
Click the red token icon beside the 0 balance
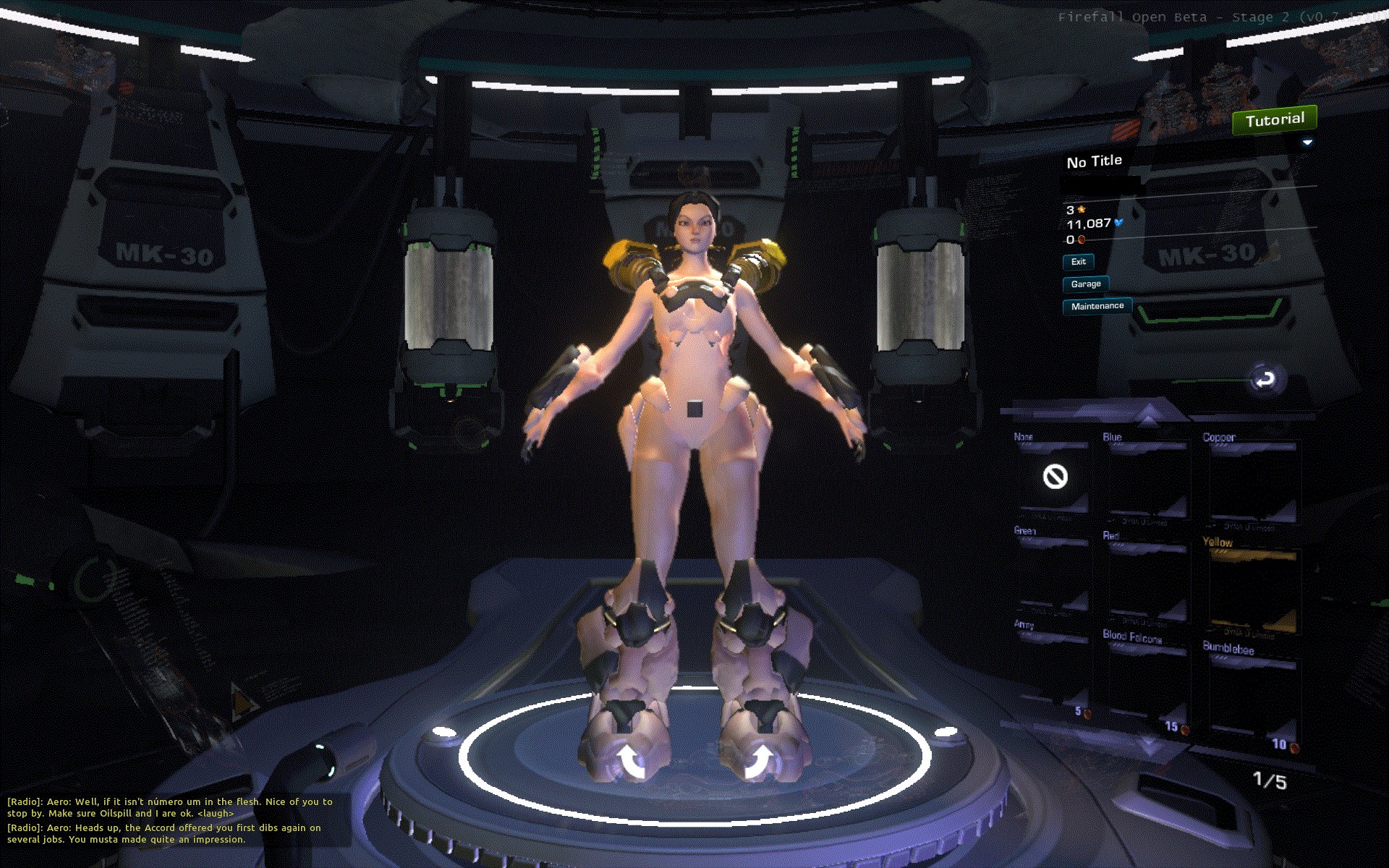point(1082,240)
